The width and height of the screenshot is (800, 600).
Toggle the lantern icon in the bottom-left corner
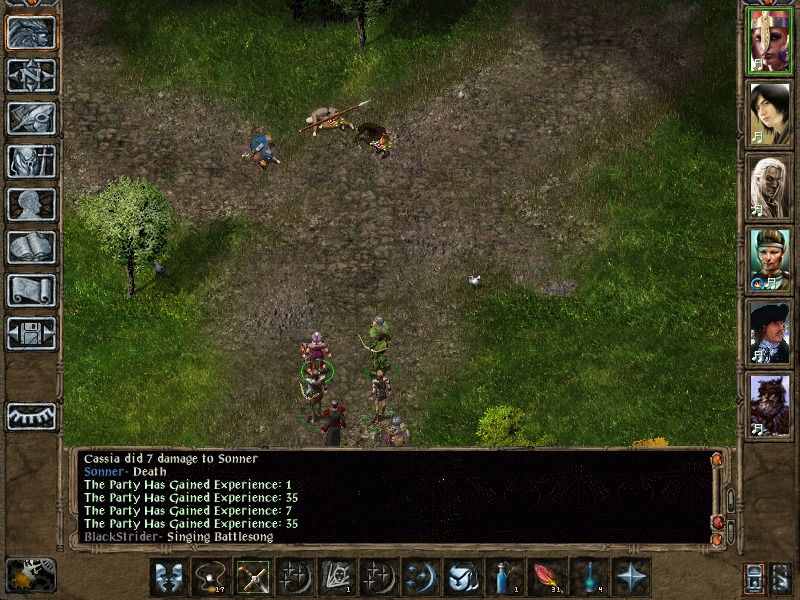30,575
